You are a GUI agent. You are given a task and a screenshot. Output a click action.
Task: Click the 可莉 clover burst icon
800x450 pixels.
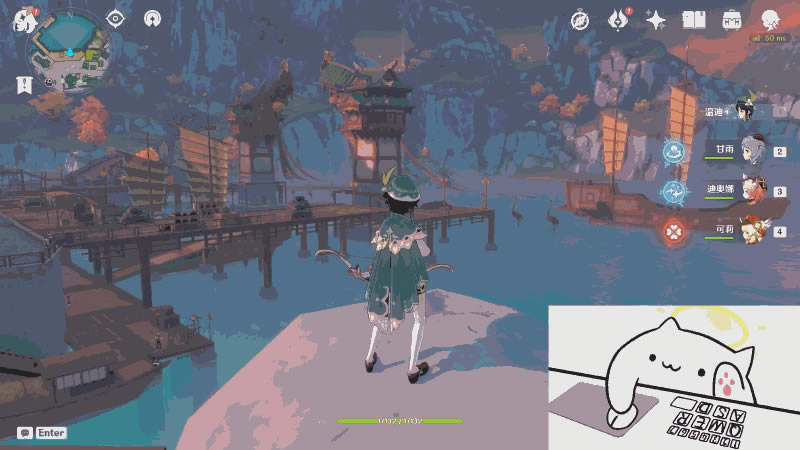pos(675,232)
